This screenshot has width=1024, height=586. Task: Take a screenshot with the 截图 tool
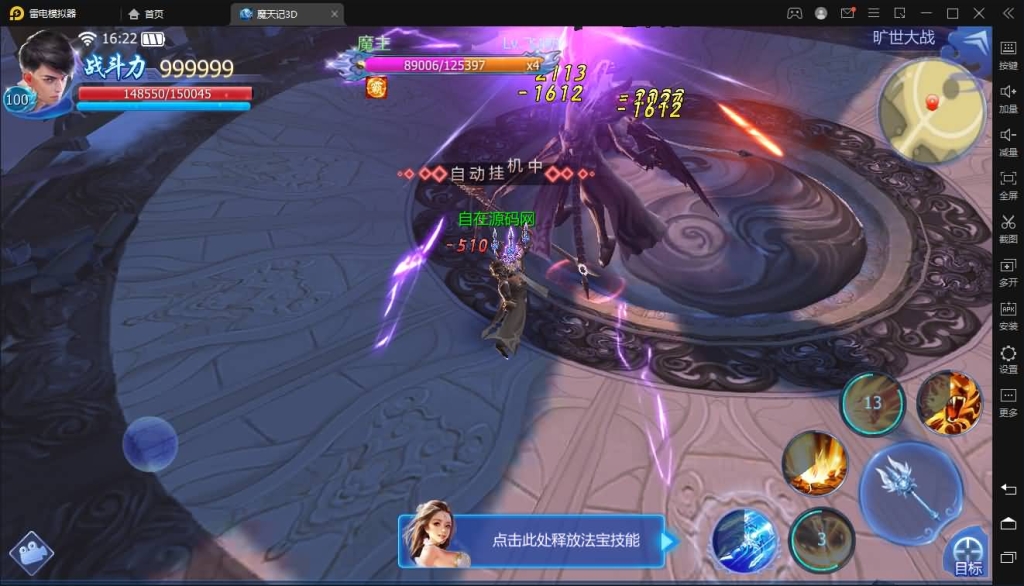(1008, 228)
